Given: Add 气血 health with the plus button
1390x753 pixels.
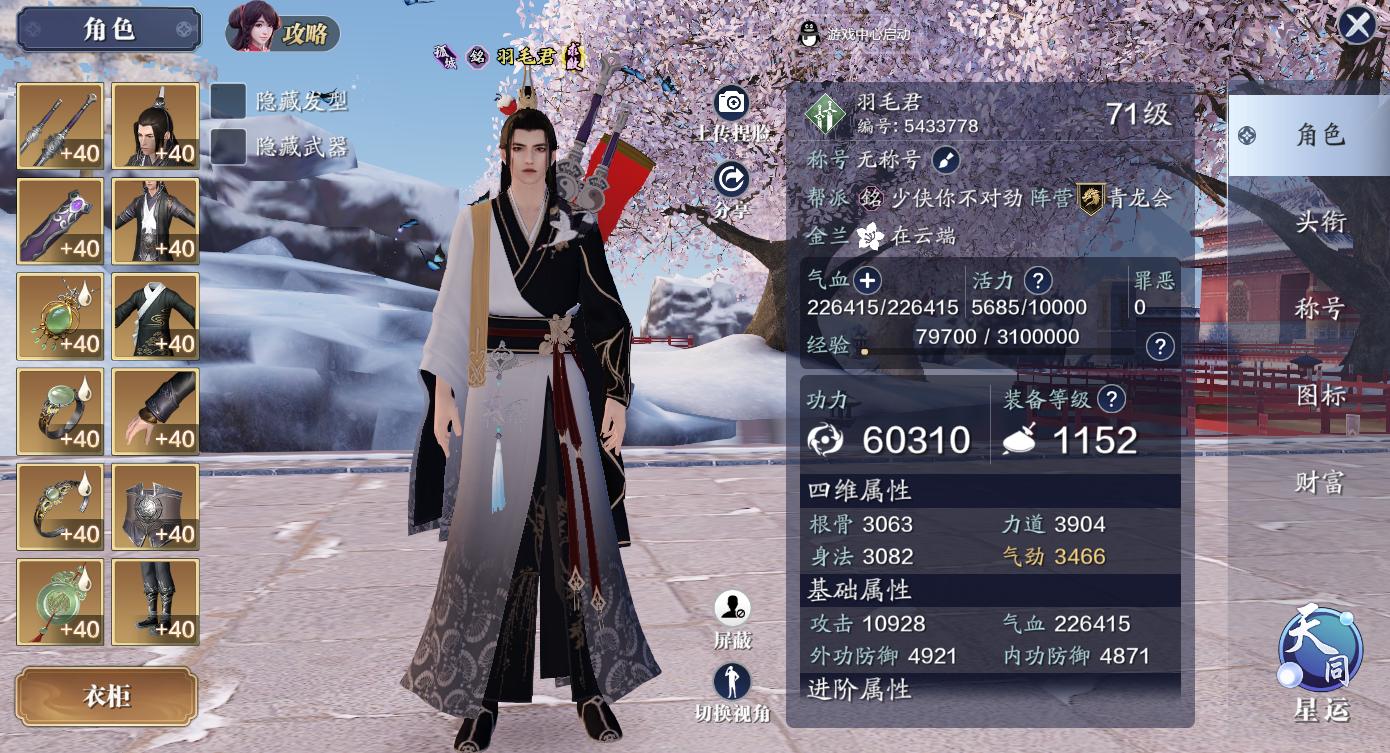Looking at the screenshot, I should [867, 281].
